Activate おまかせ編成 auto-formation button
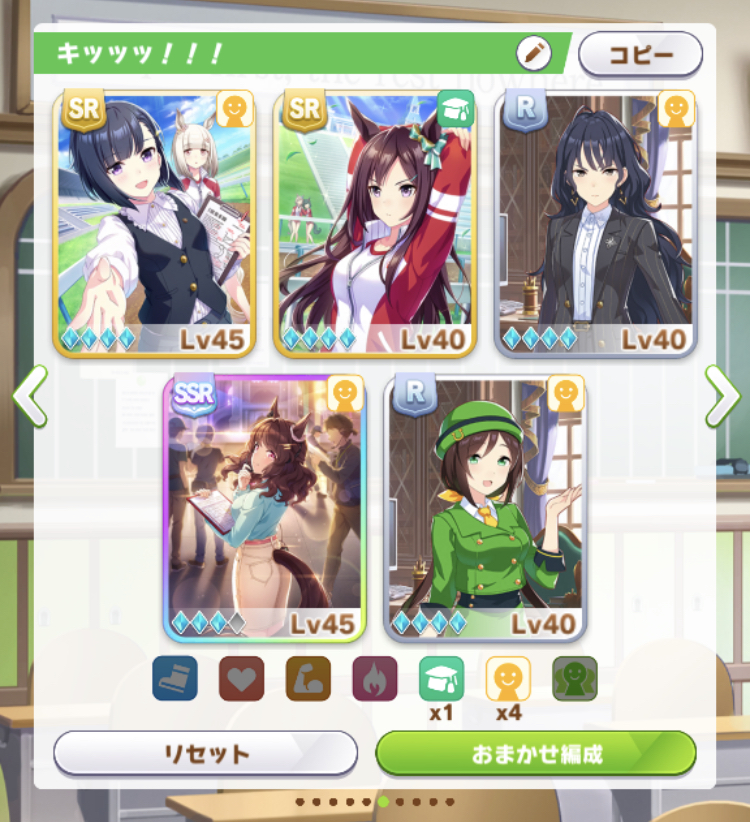750x822 pixels. [x=536, y=753]
